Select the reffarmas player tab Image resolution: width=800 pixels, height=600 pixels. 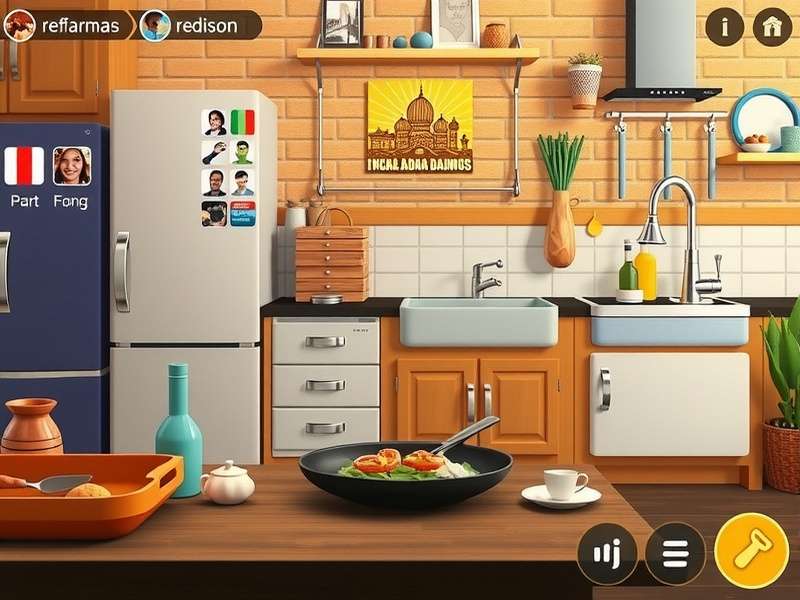pos(66,25)
